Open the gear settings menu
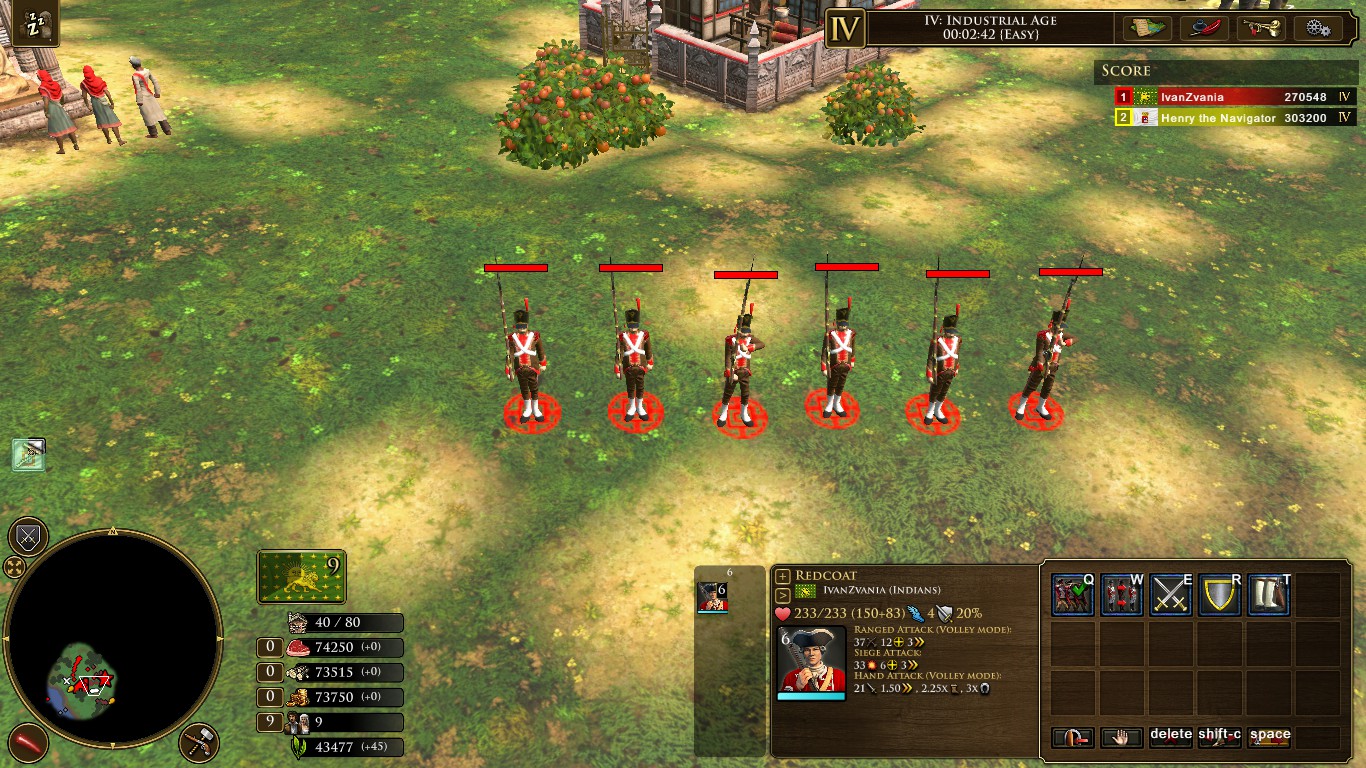This screenshot has height=768, width=1366. 1317,28
